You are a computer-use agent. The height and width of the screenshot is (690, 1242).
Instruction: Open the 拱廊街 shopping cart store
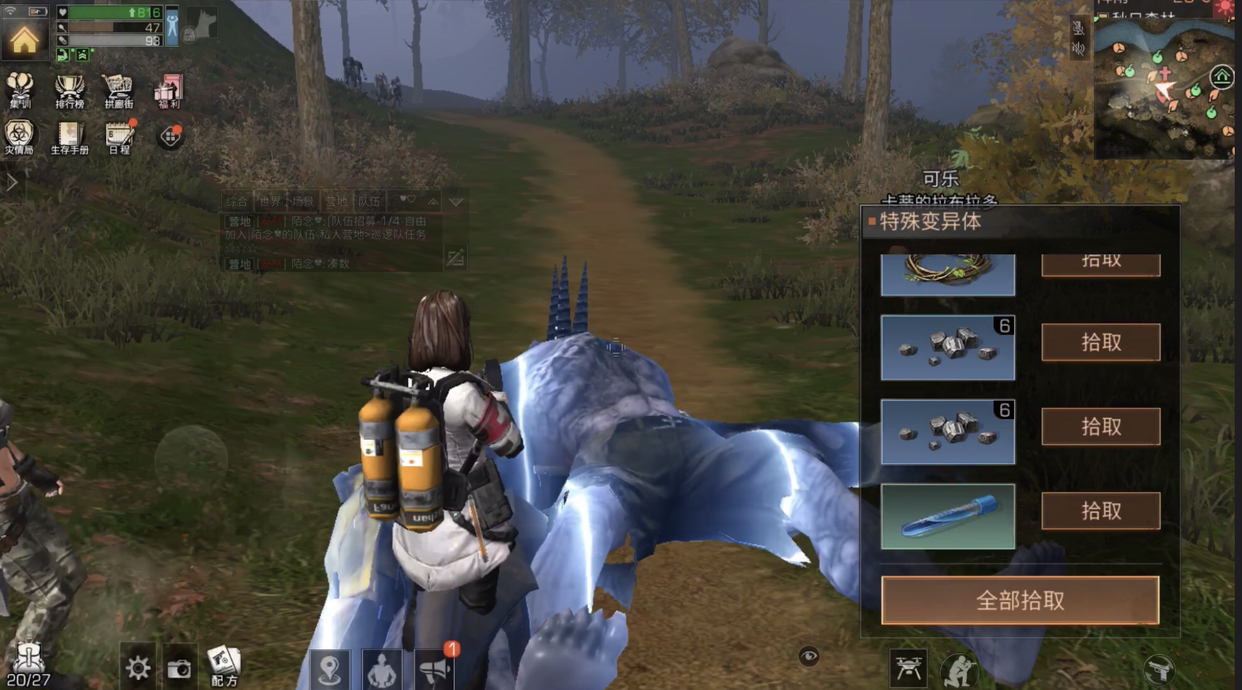coord(118,90)
